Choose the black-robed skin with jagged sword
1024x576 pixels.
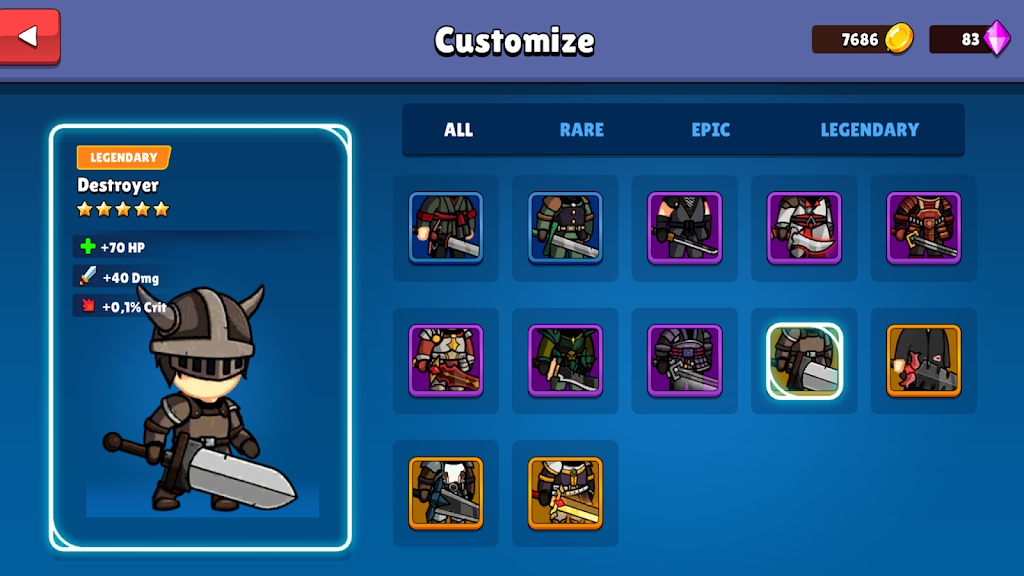[x=924, y=360]
